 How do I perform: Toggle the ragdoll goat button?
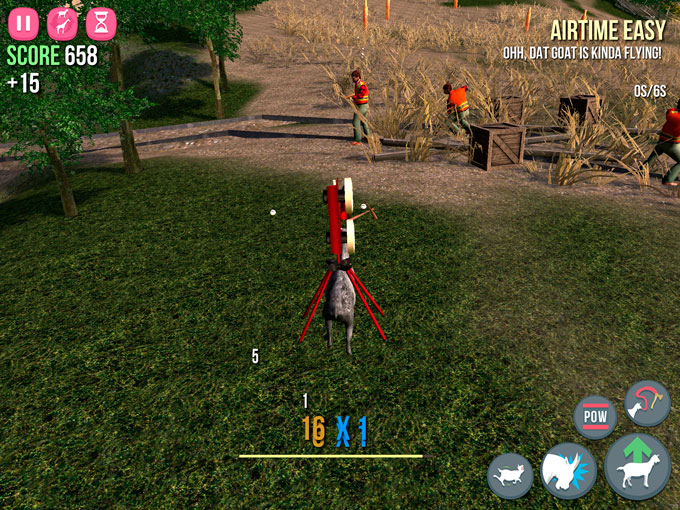pyautogui.click(x=510, y=475)
